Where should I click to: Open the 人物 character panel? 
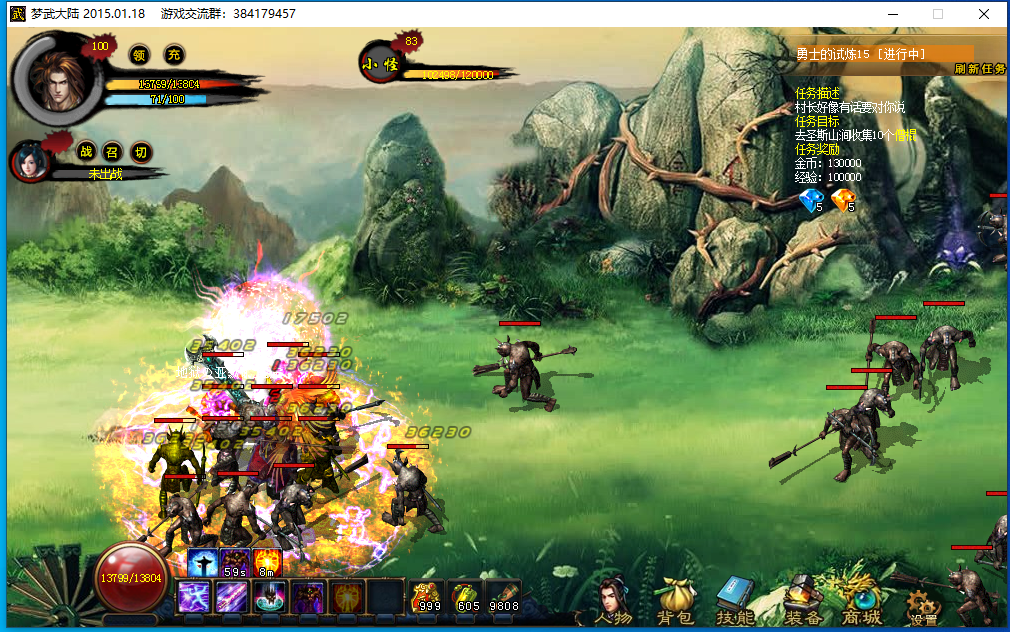[612, 602]
